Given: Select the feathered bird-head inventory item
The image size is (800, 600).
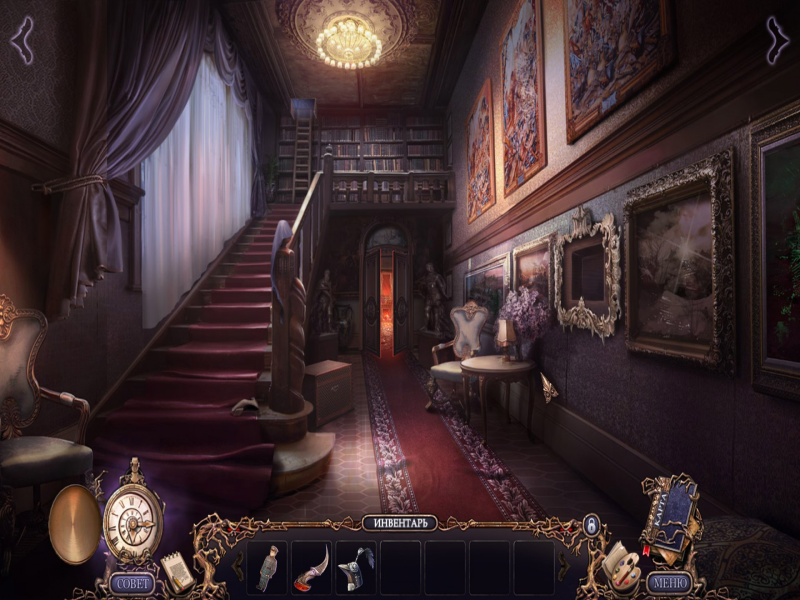Looking at the screenshot, I should (x=354, y=567).
